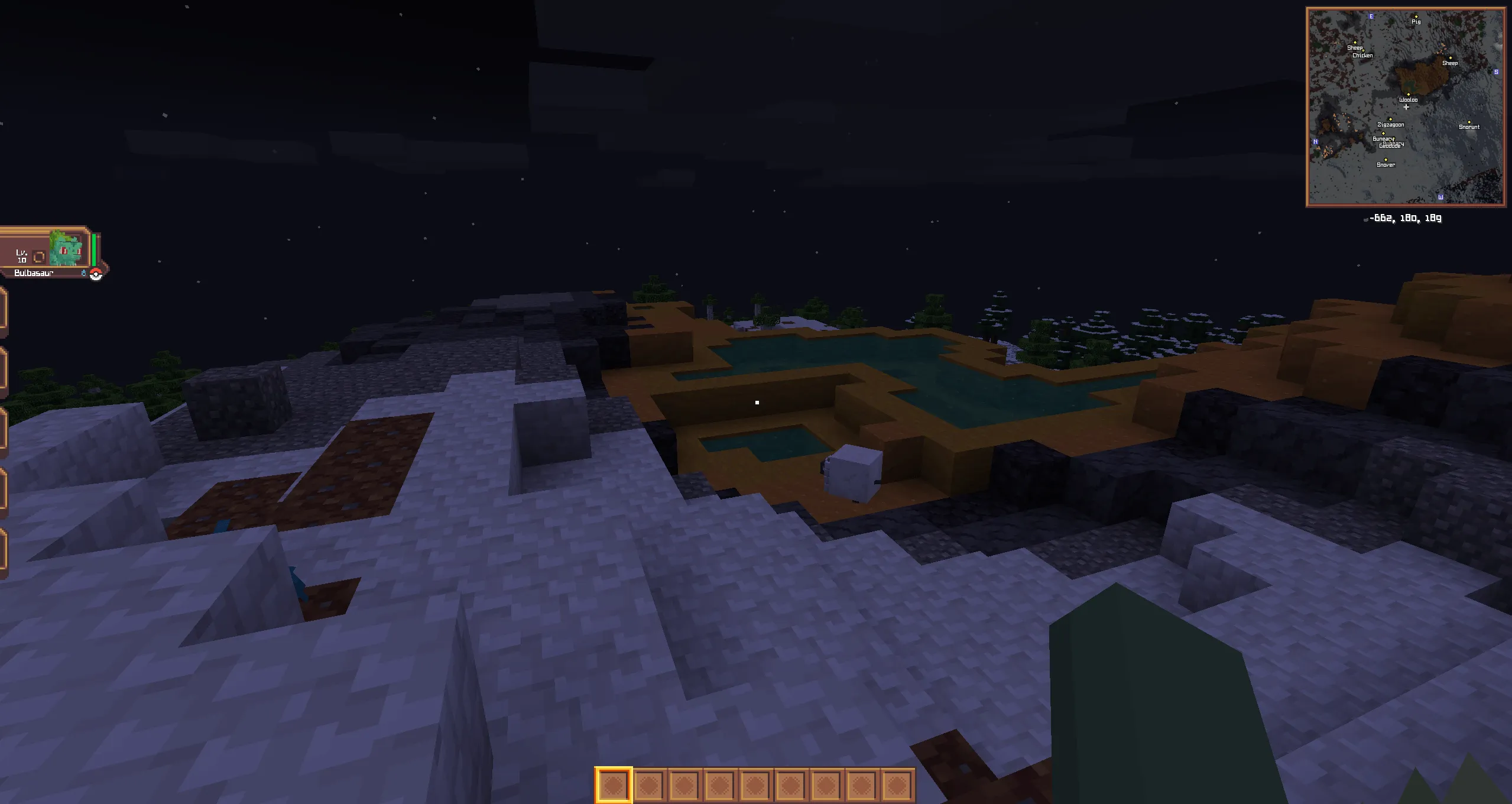1512x804 pixels.
Task: Toggle the Buneary waypoint marker visibility
Action: coord(1384,133)
